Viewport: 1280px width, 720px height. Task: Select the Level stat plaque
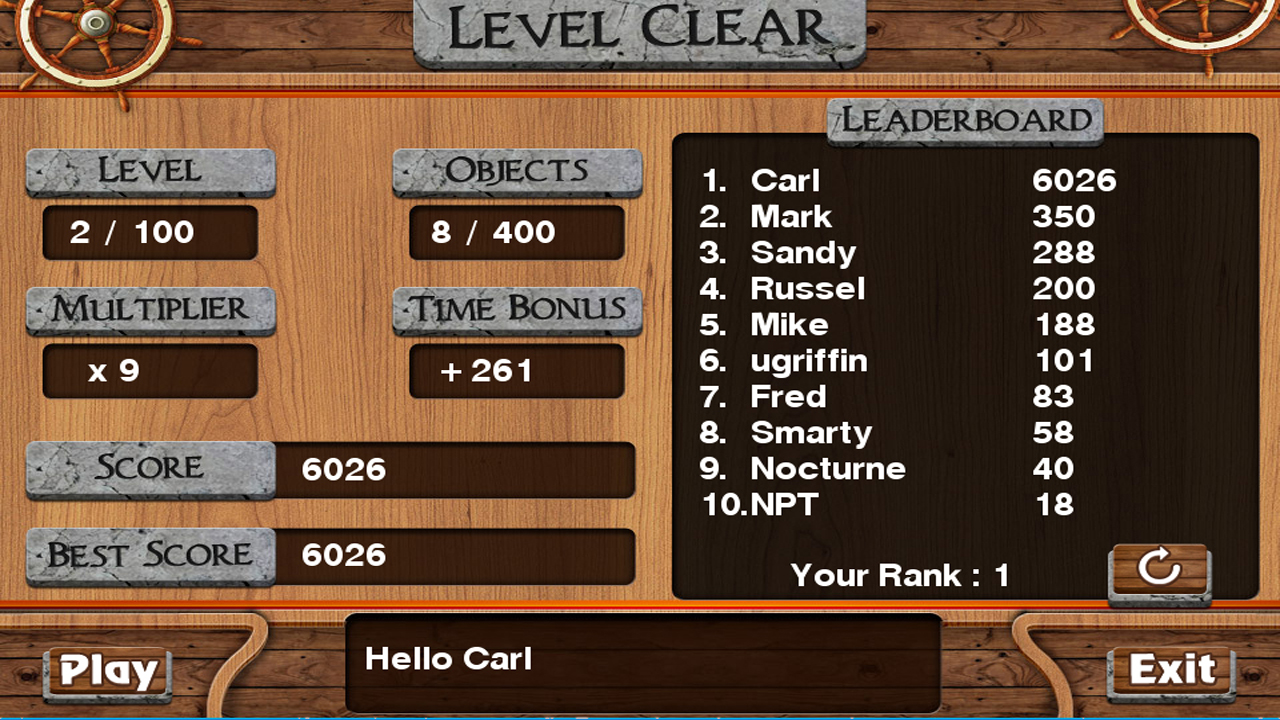(x=150, y=171)
